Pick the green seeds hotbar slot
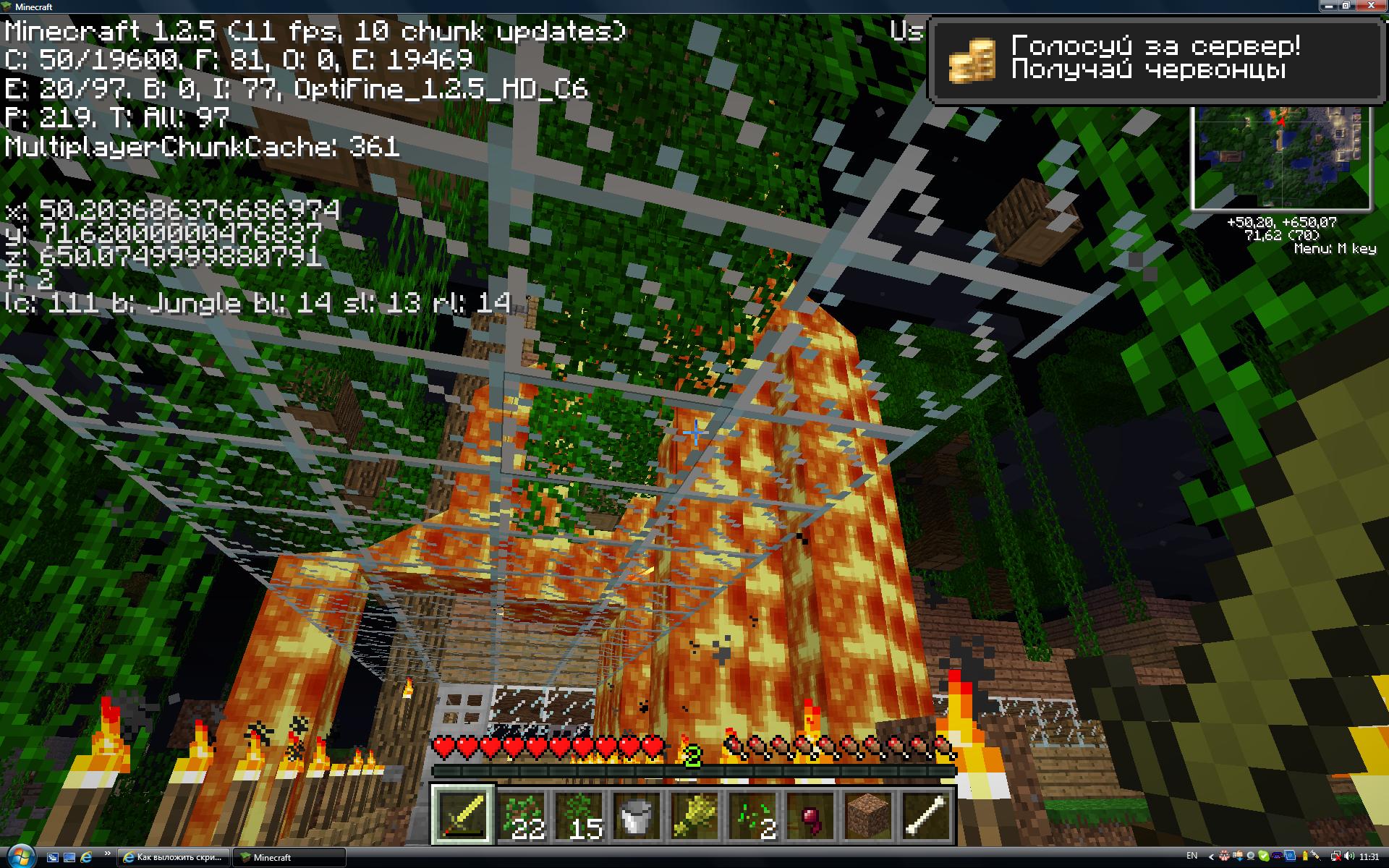Screen dimensions: 1389x868 point(752,814)
